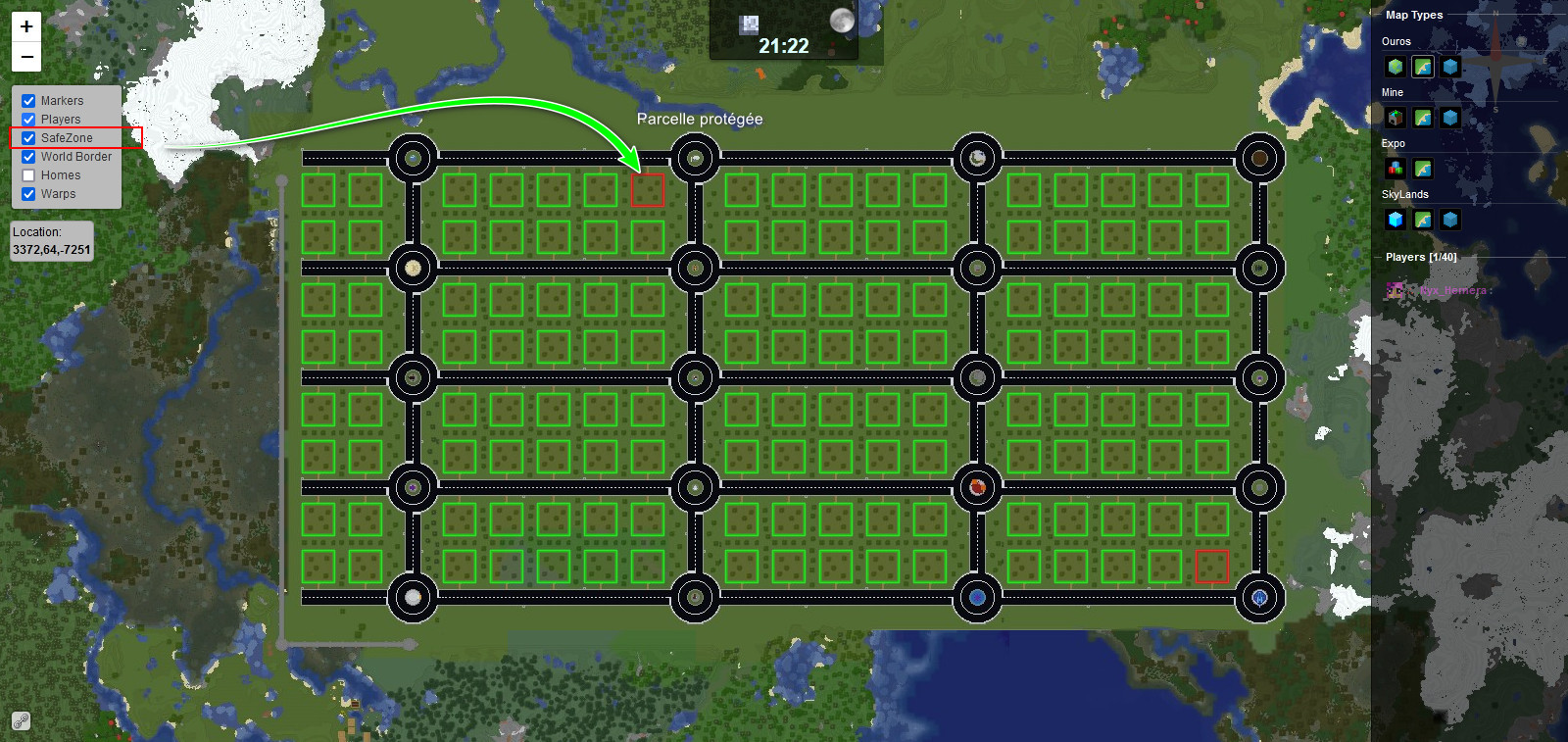
Task: Open the Mine world cave-block map
Action: coord(1396,118)
